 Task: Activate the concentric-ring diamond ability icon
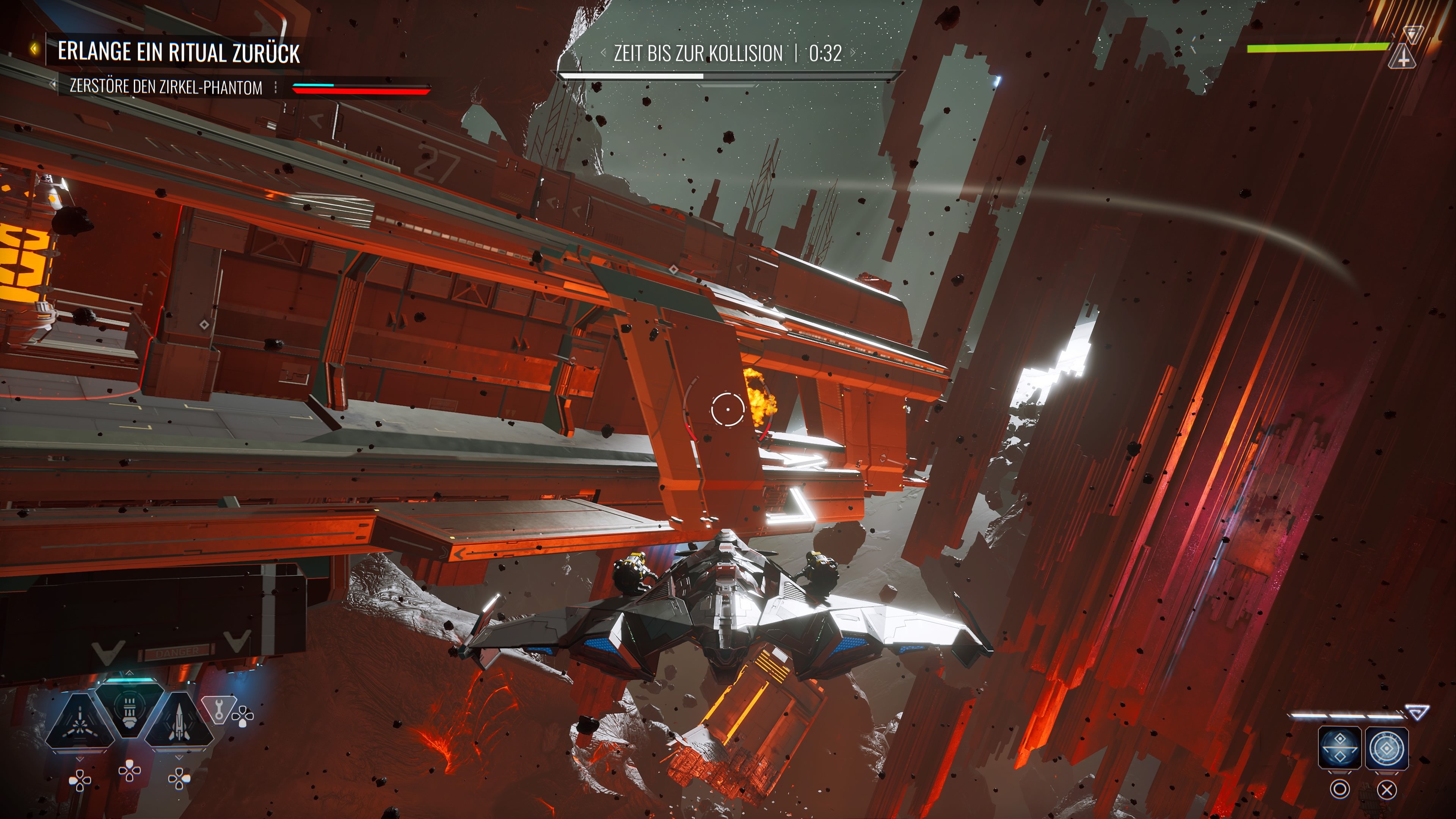(x=1387, y=747)
